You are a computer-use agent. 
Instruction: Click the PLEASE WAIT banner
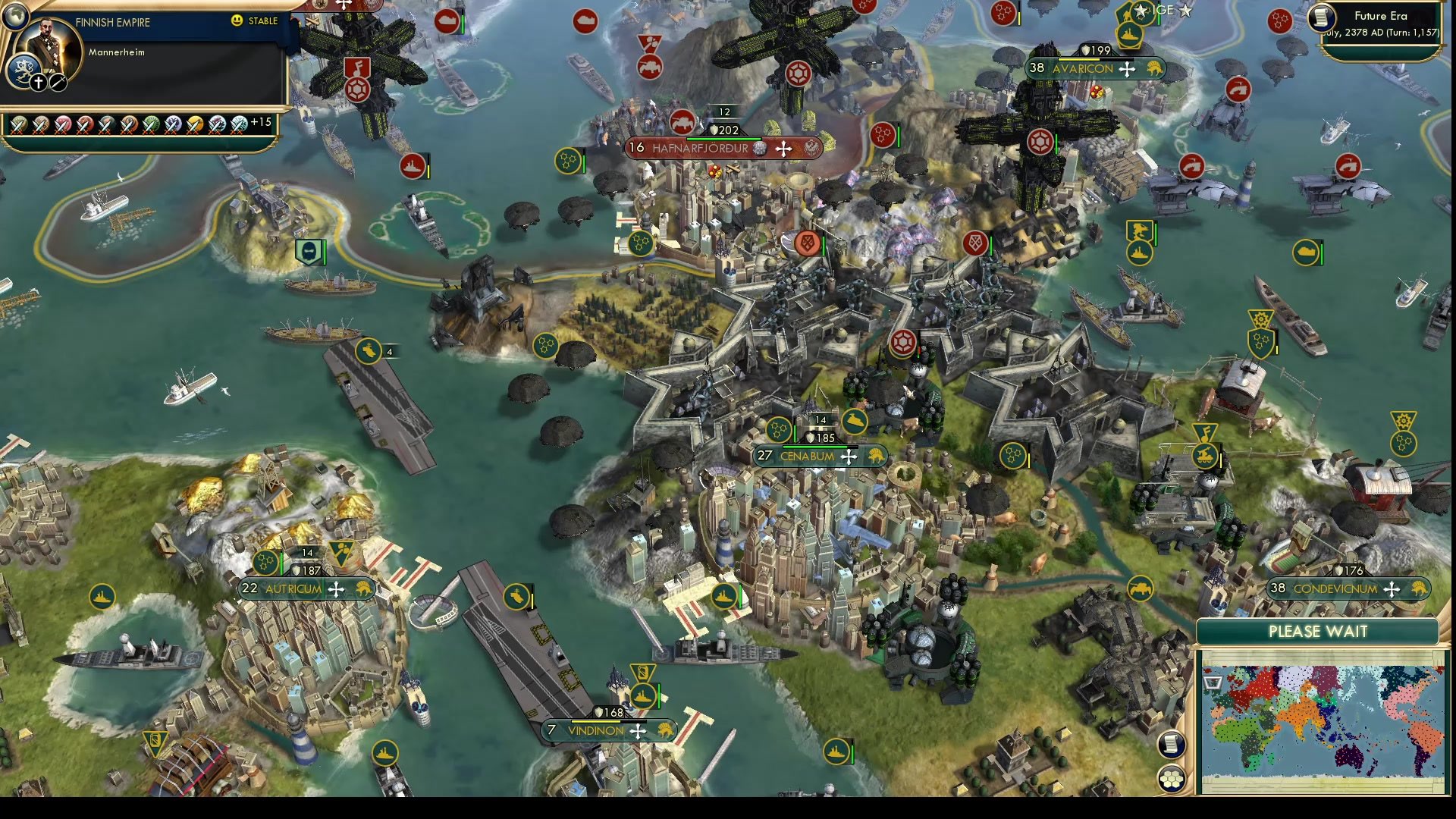click(x=1317, y=632)
